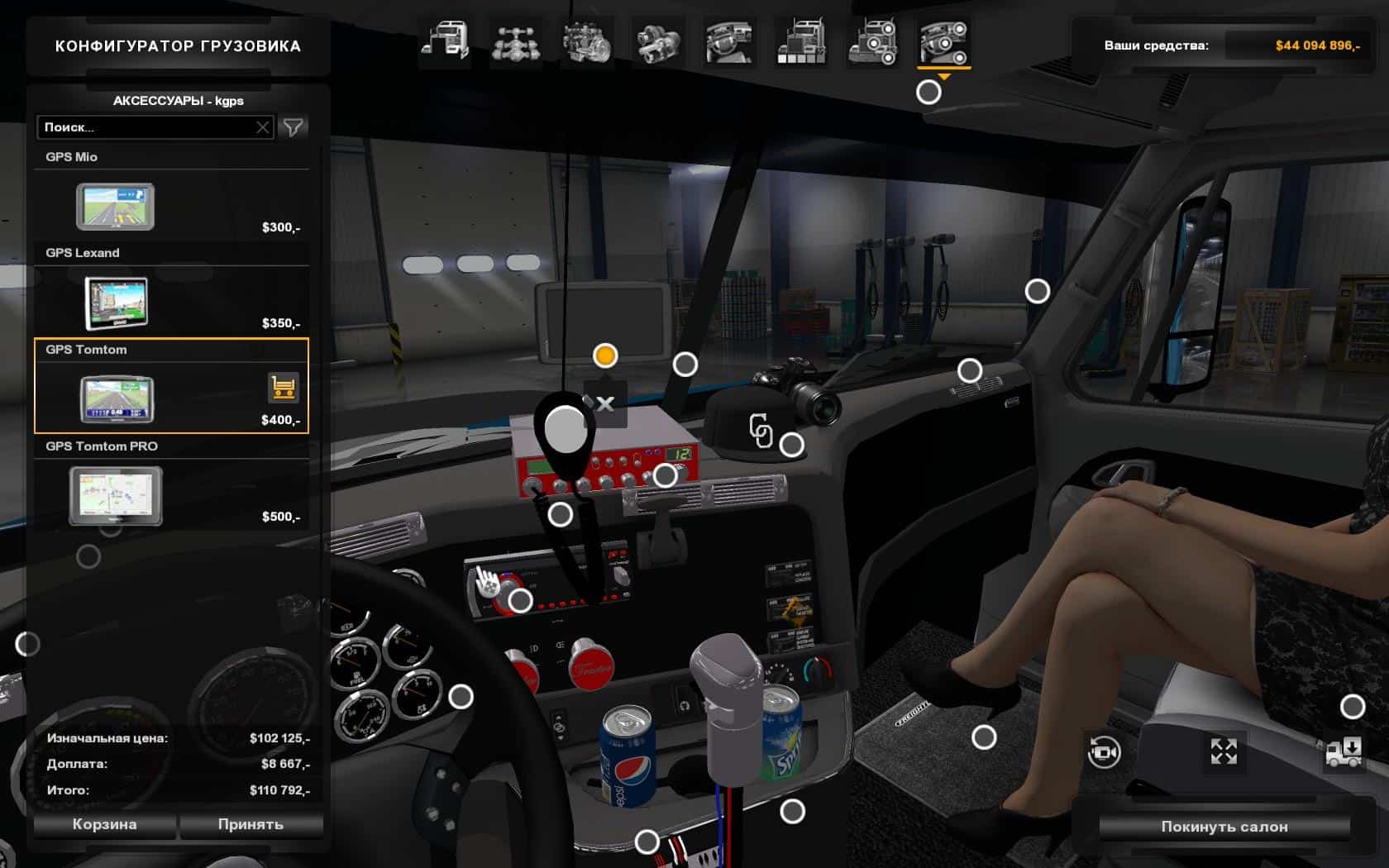Screen dimensions: 1389x868
Task: Choose the GPS Lexand item
Action: pos(117,303)
